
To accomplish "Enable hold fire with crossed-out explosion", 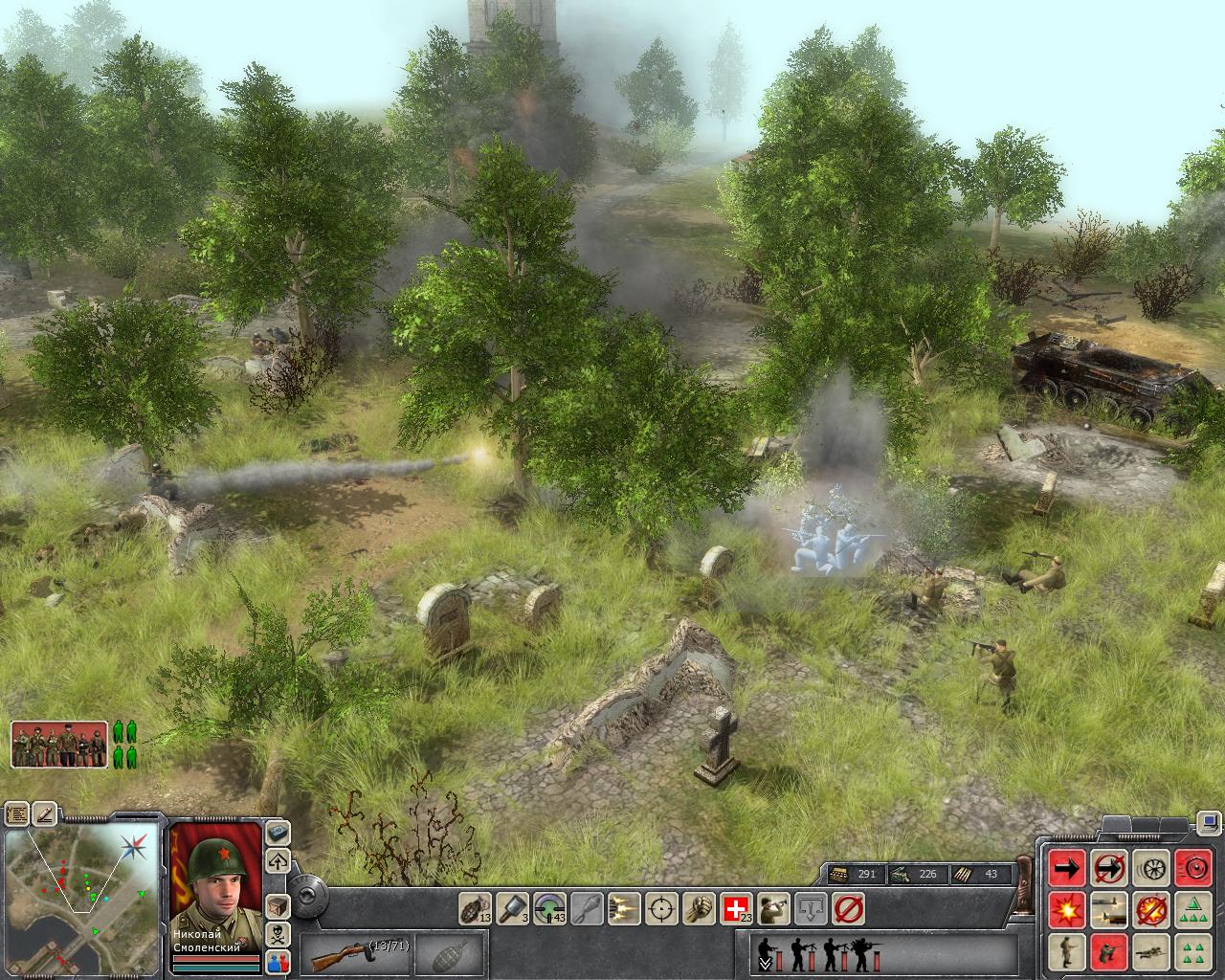I will coord(1152,908).
